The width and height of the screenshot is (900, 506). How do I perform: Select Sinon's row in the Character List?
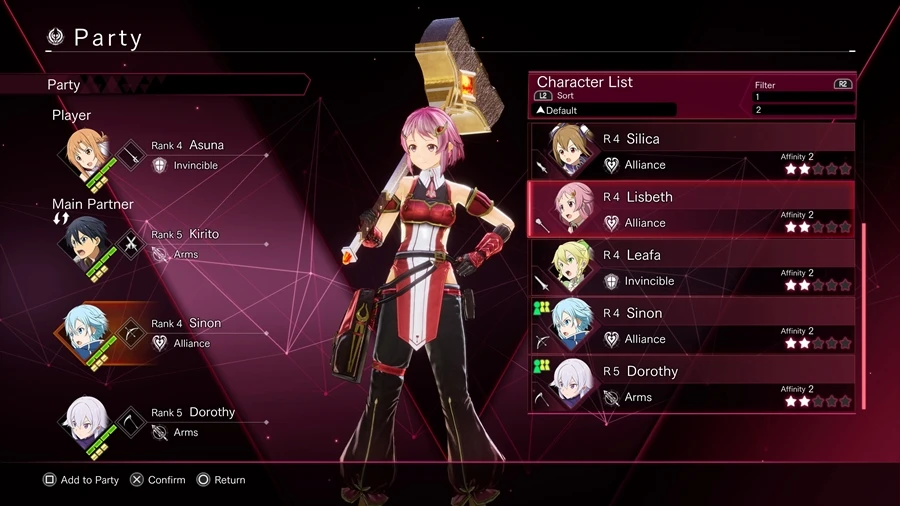coord(690,325)
